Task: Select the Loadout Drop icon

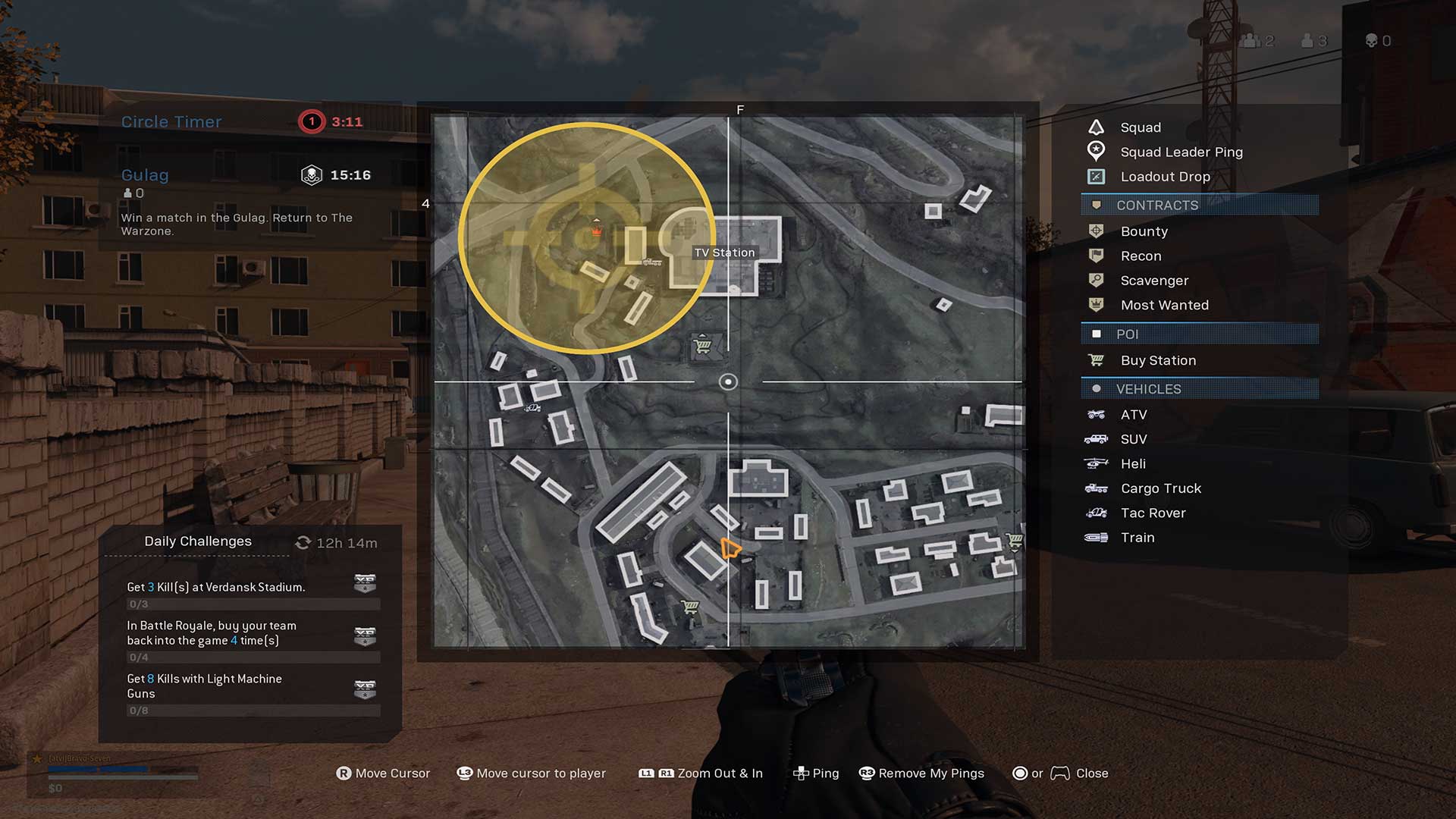Action: [x=1095, y=176]
